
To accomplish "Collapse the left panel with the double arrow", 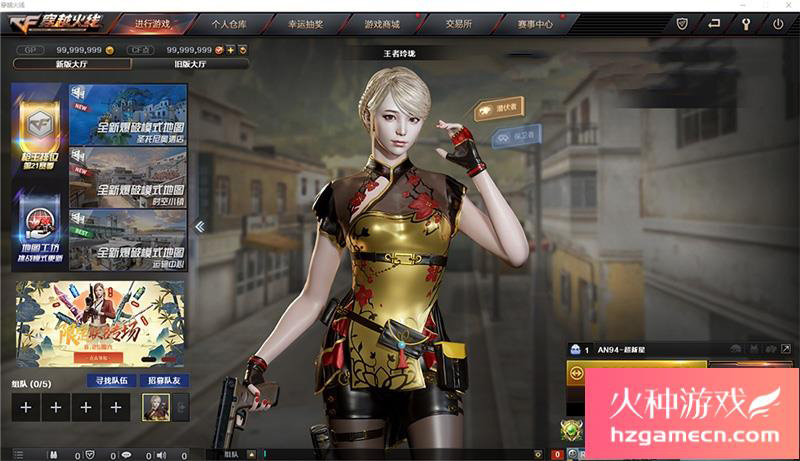I will tap(200, 227).
